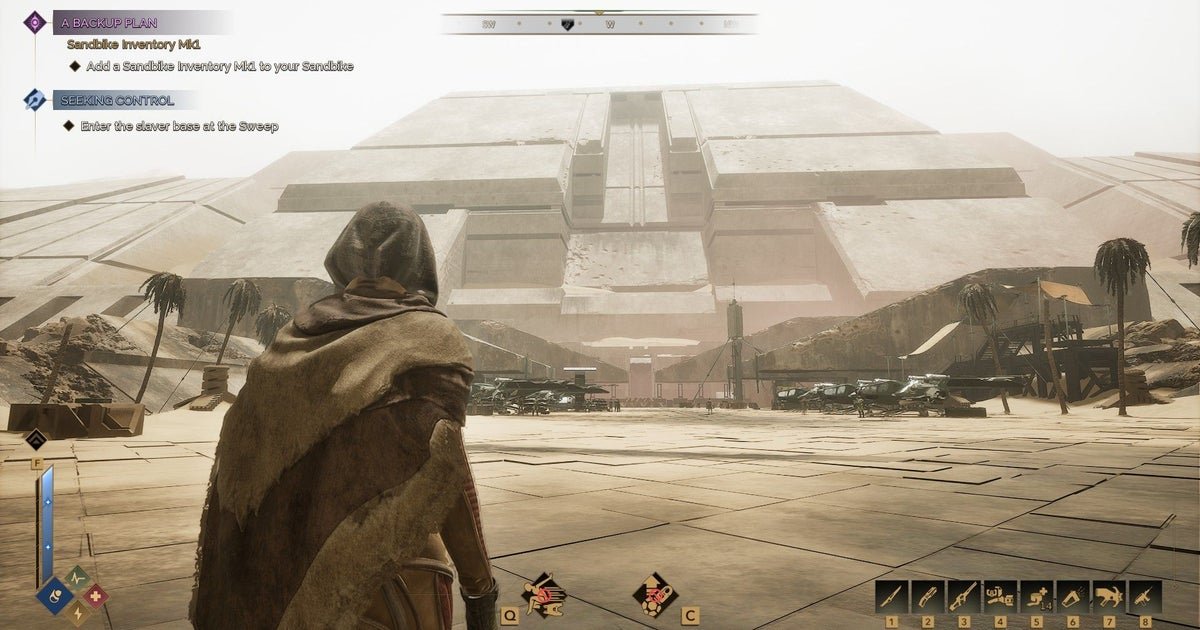Viewport: 1200px width, 630px height.
Task: Click the black chevron diamond icon
Action: click(36, 441)
